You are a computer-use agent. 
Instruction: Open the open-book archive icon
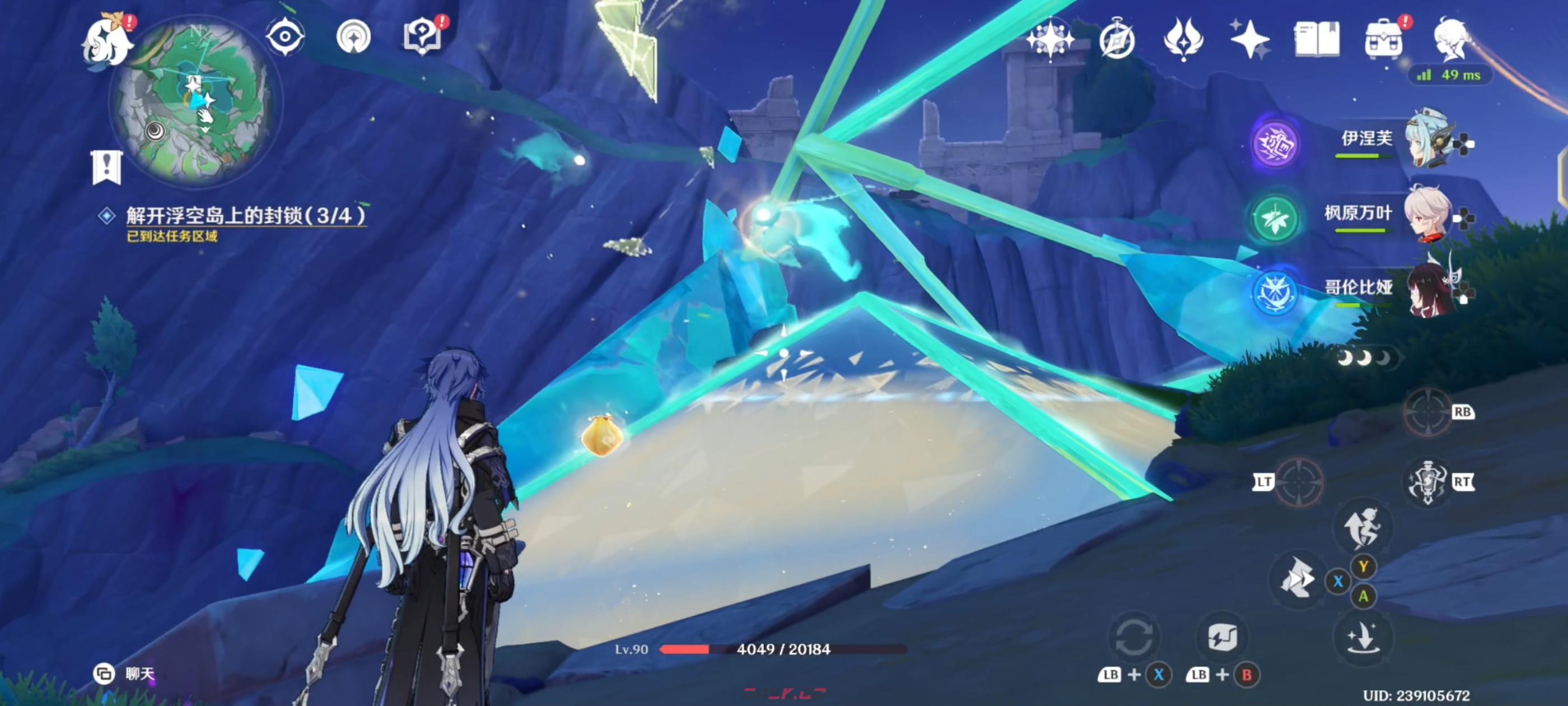click(1316, 39)
